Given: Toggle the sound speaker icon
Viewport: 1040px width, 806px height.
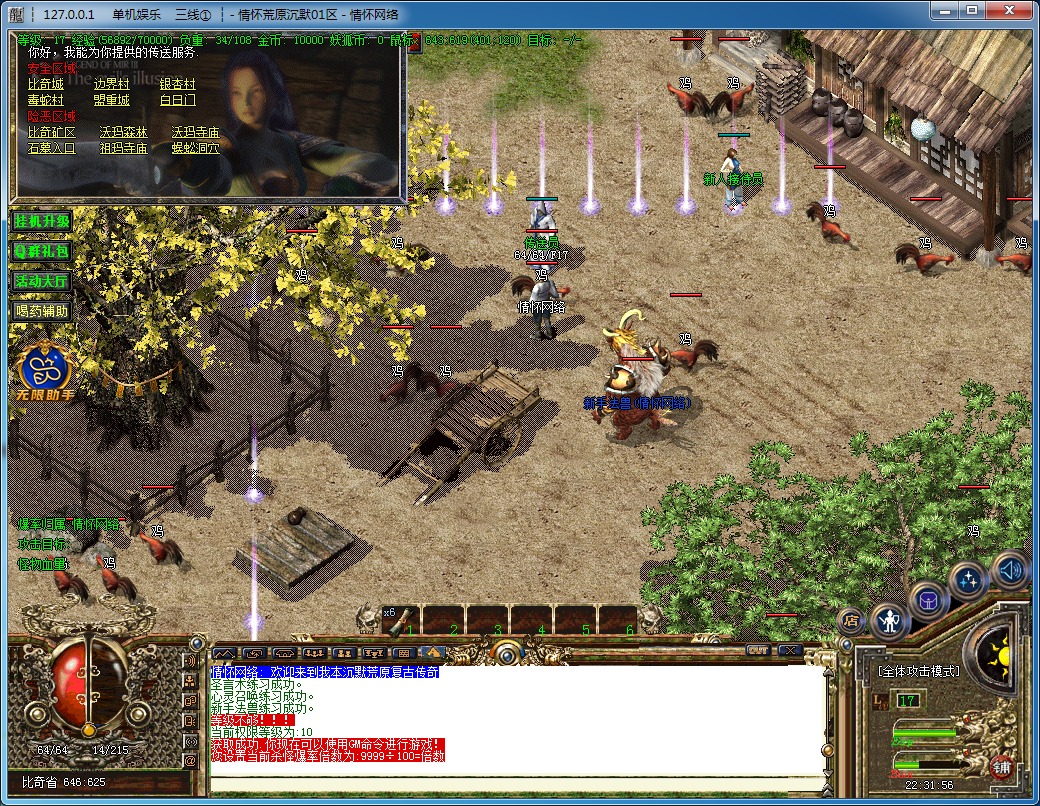Looking at the screenshot, I should [x=1010, y=569].
